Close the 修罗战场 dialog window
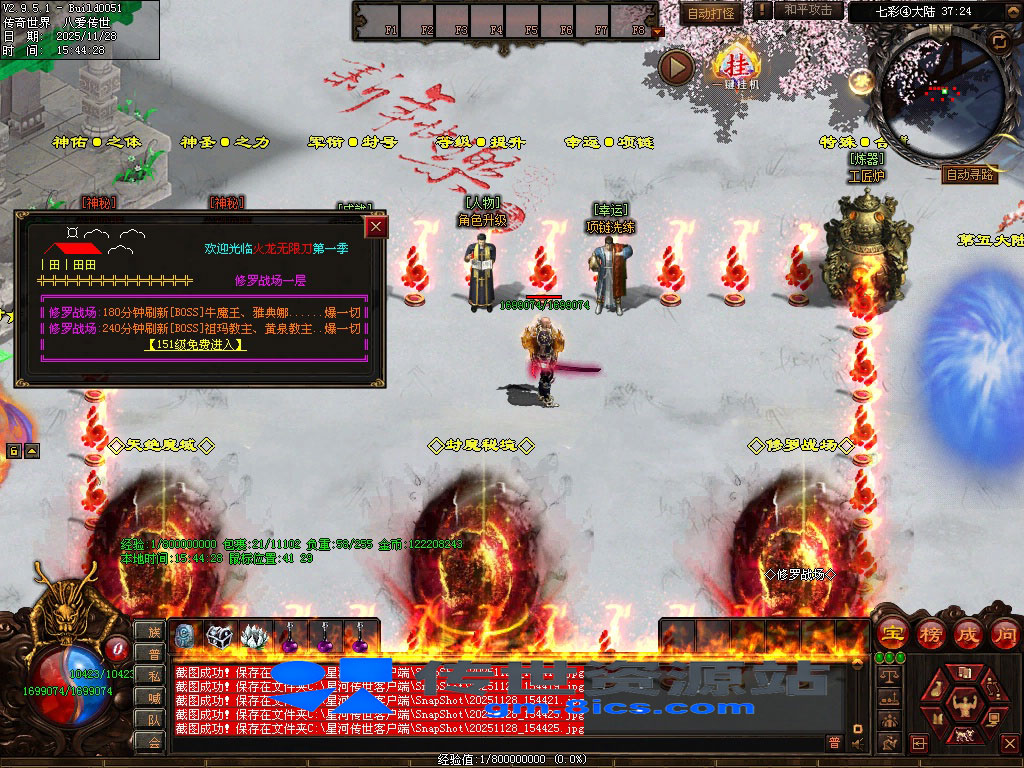1024x768 pixels. [x=376, y=227]
